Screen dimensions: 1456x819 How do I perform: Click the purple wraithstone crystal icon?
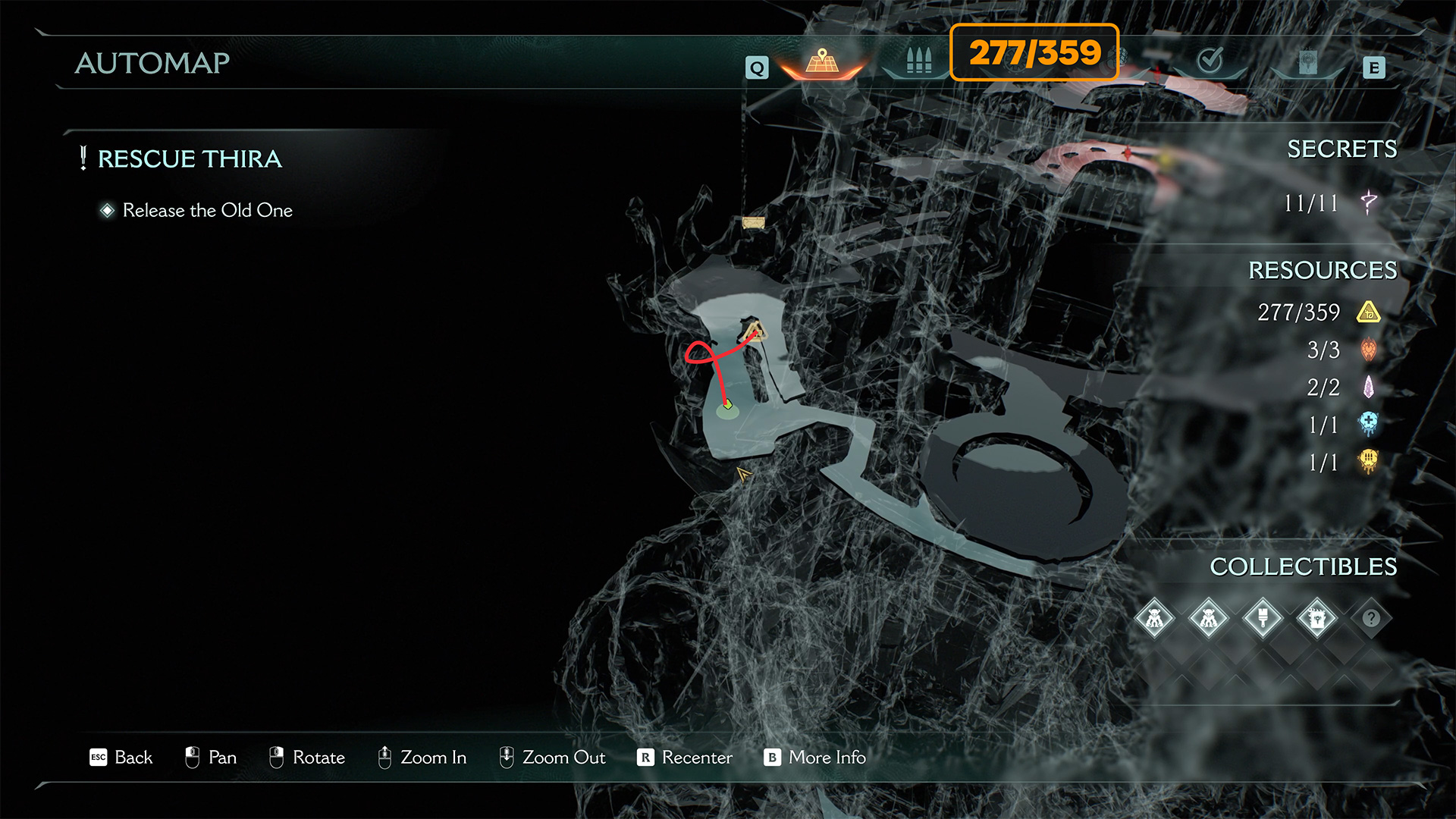[1369, 388]
